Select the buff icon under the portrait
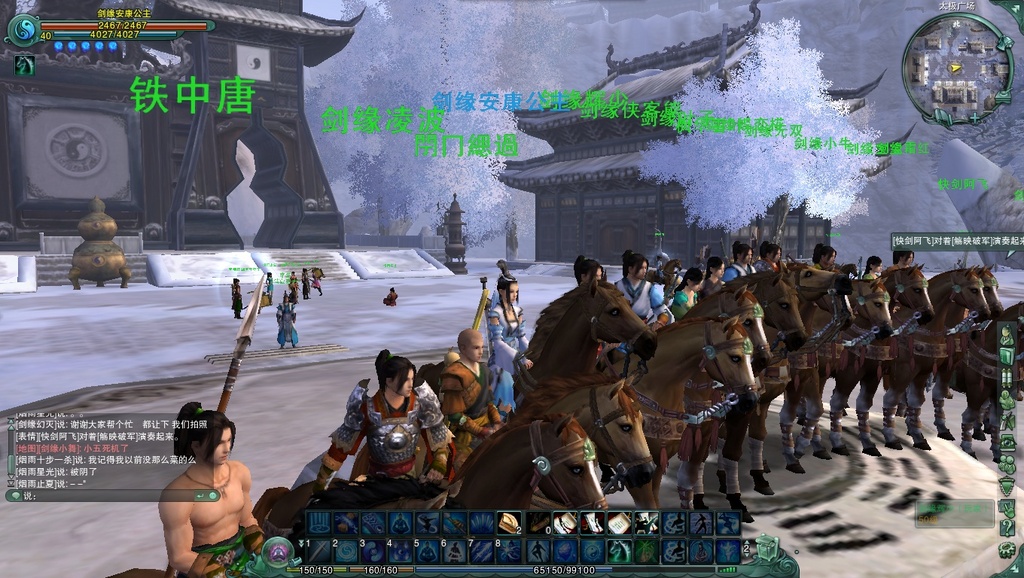 23,66
